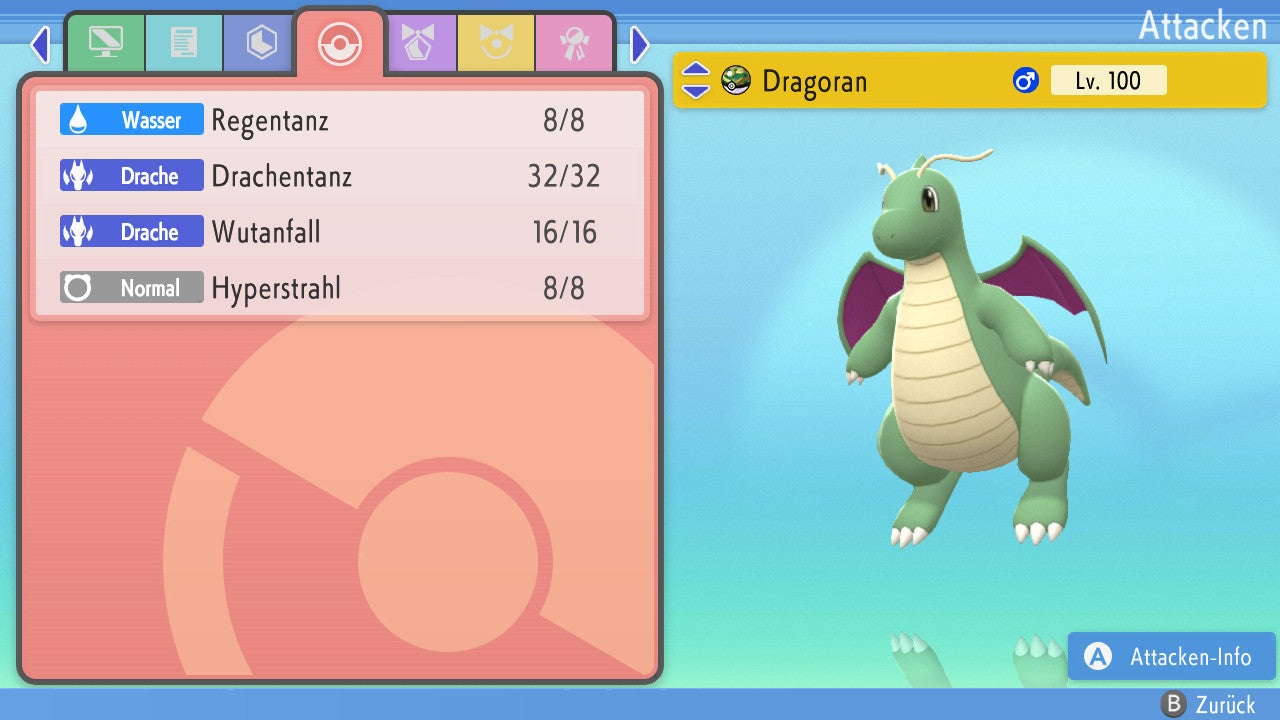
Task: Select the red Poké Ball moves tab
Action: 340,43
